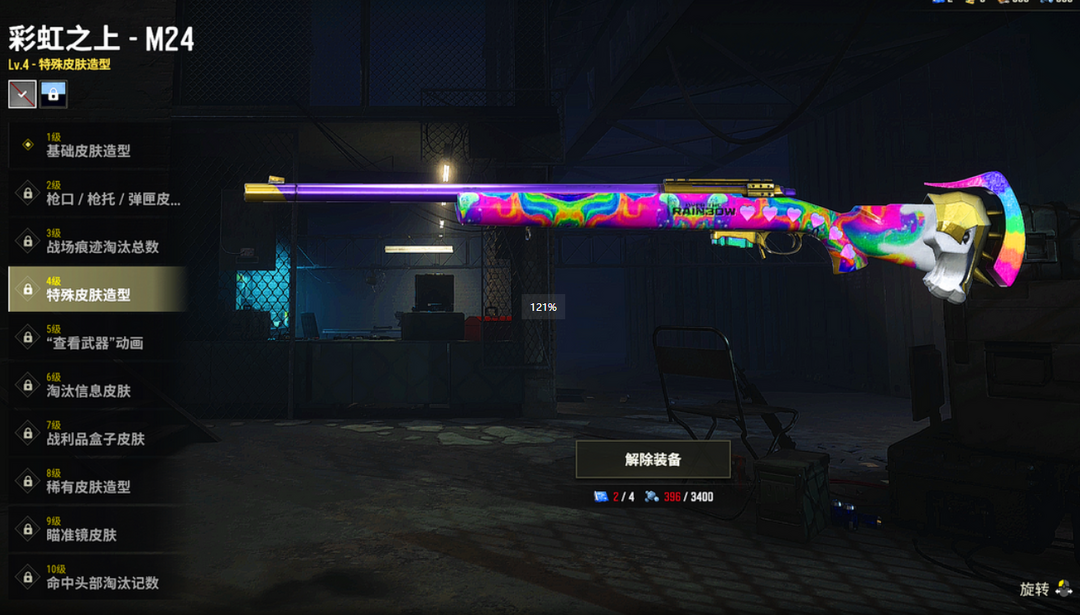
Task: Choose level 3 战场痕迹淘汰总数 entry
Action: click(95, 241)
